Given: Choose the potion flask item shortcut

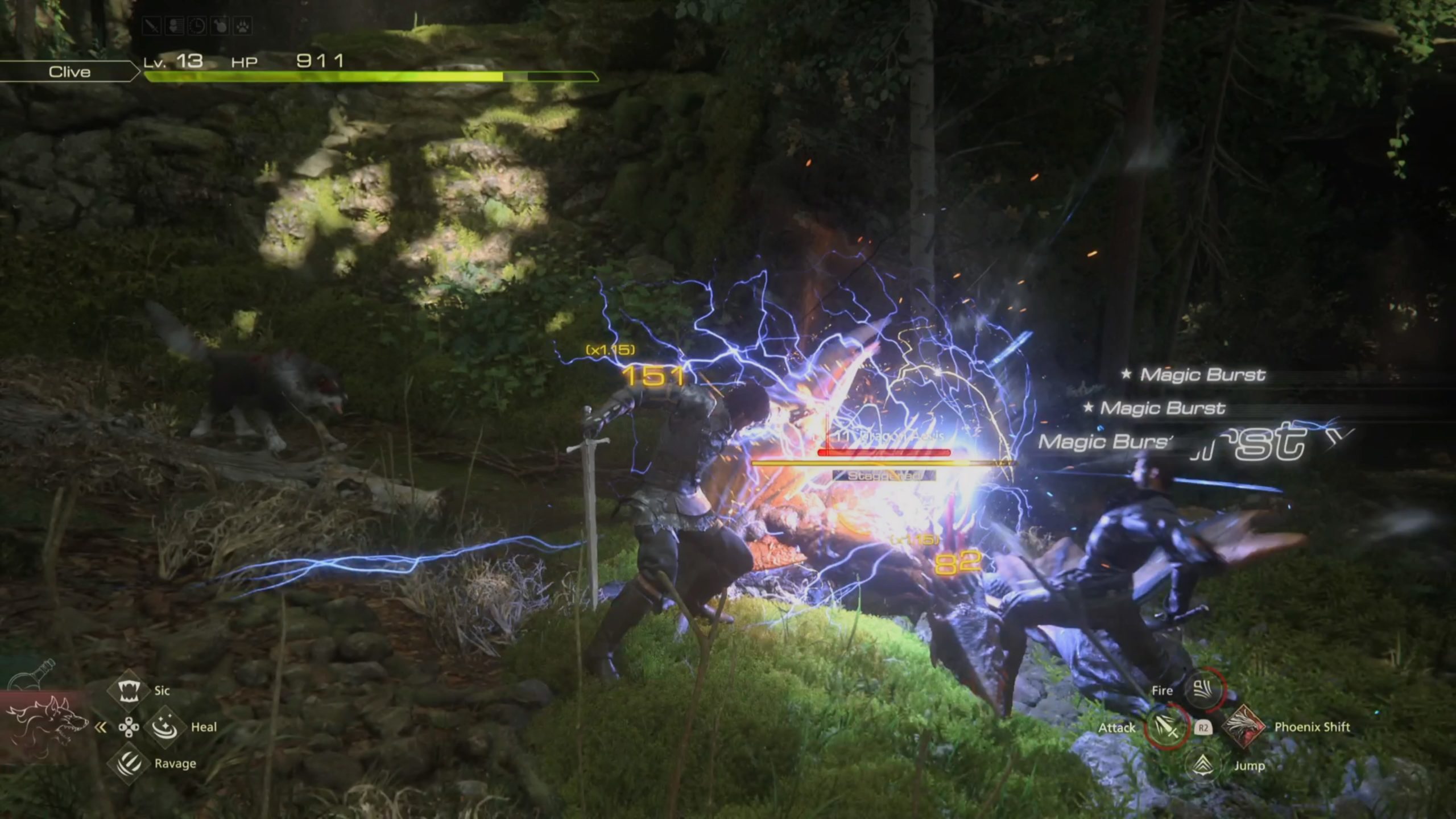Looking at the screenshot, I should click(x=35, y=676).
